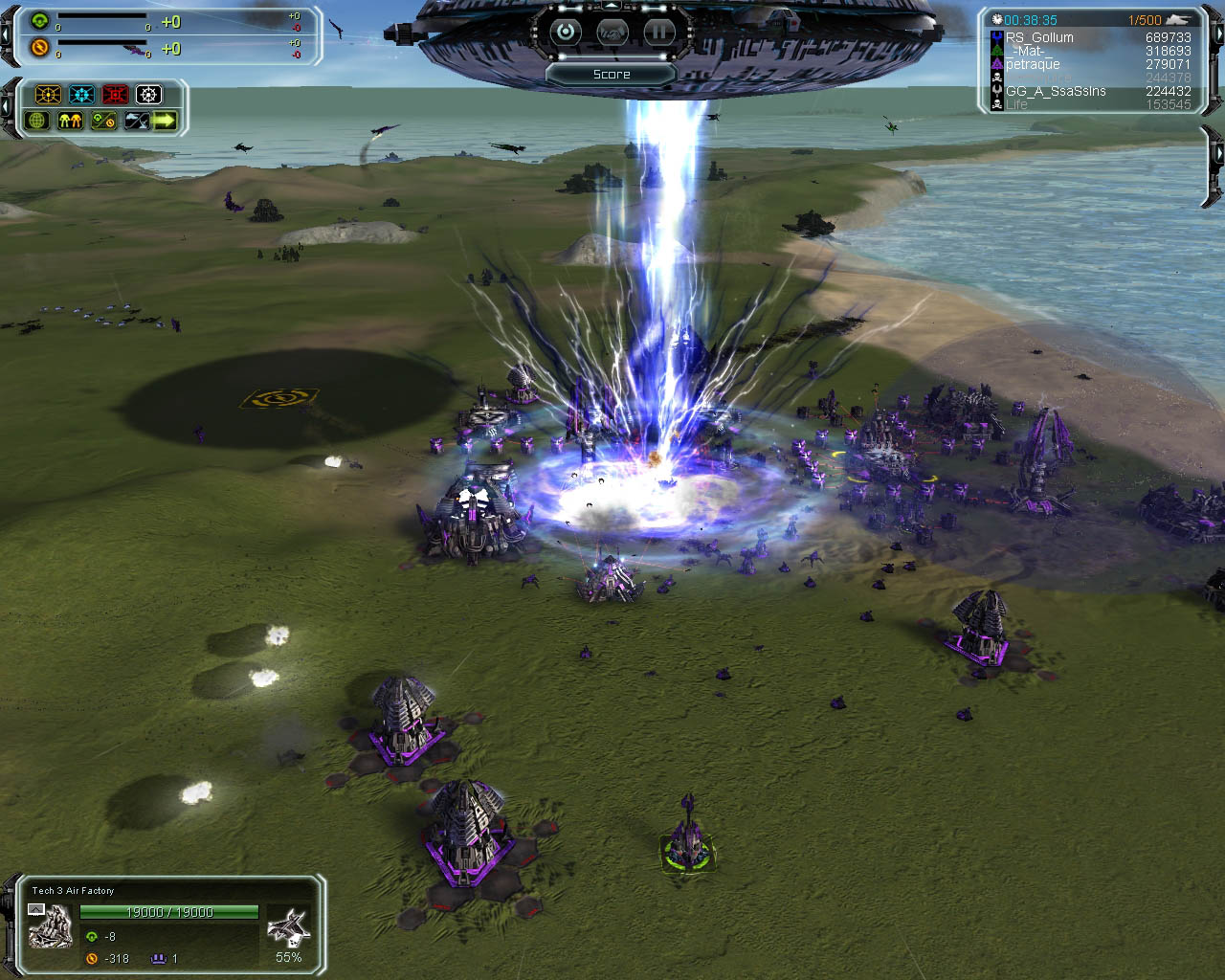Click the green arrow button
The height and width of the screenshot is (980, 1225).
(166, 121)
